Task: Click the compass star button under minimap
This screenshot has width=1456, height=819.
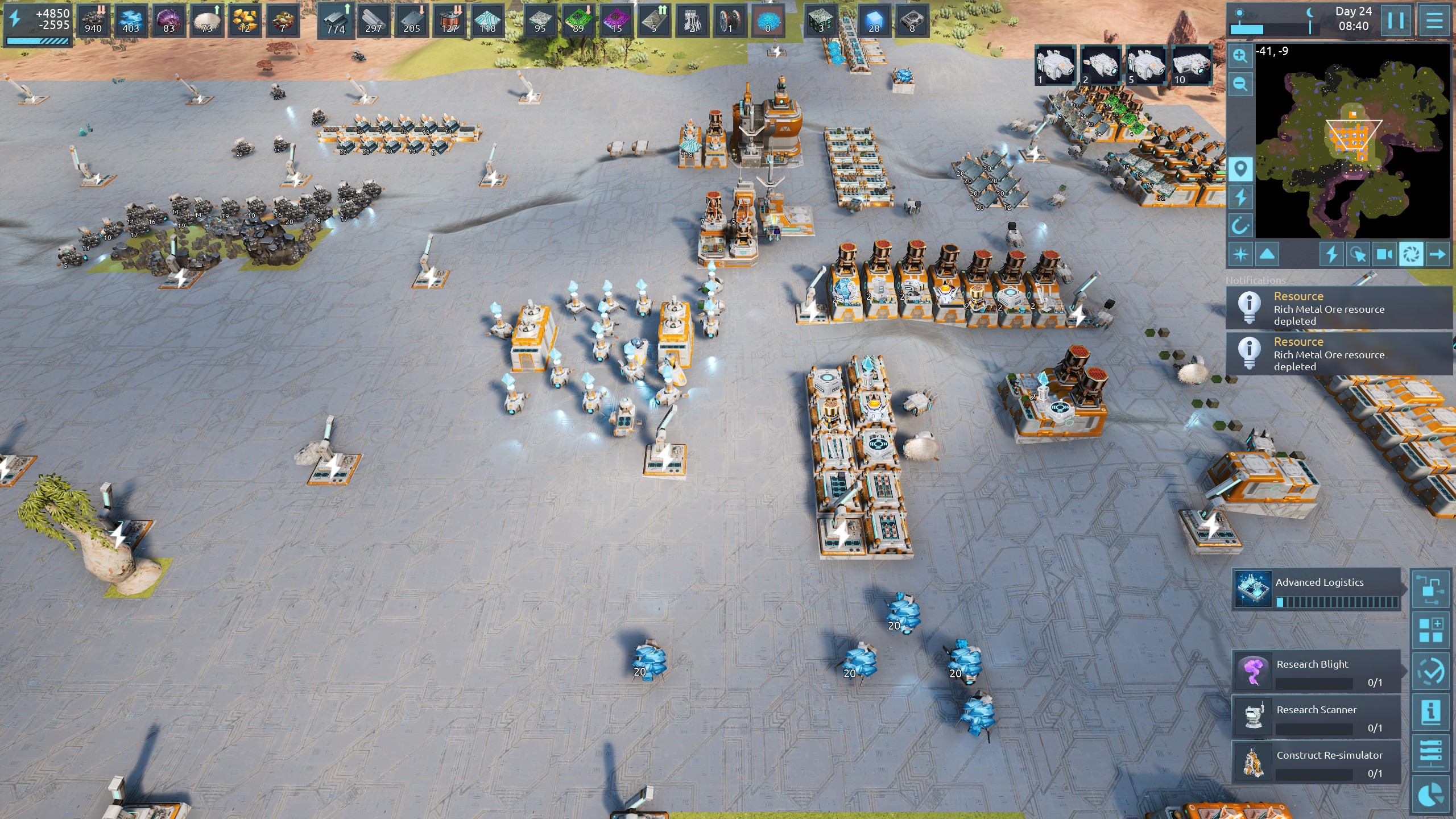Action: click(x=1240, y=254)
